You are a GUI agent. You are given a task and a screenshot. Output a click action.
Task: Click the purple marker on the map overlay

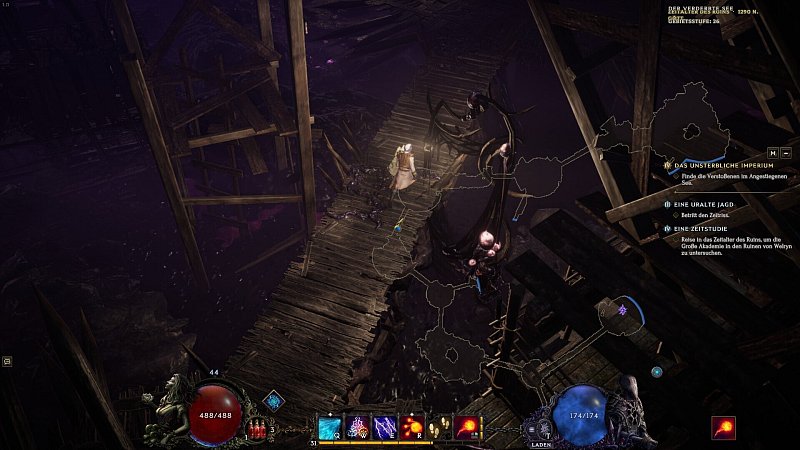coord(622,310)
